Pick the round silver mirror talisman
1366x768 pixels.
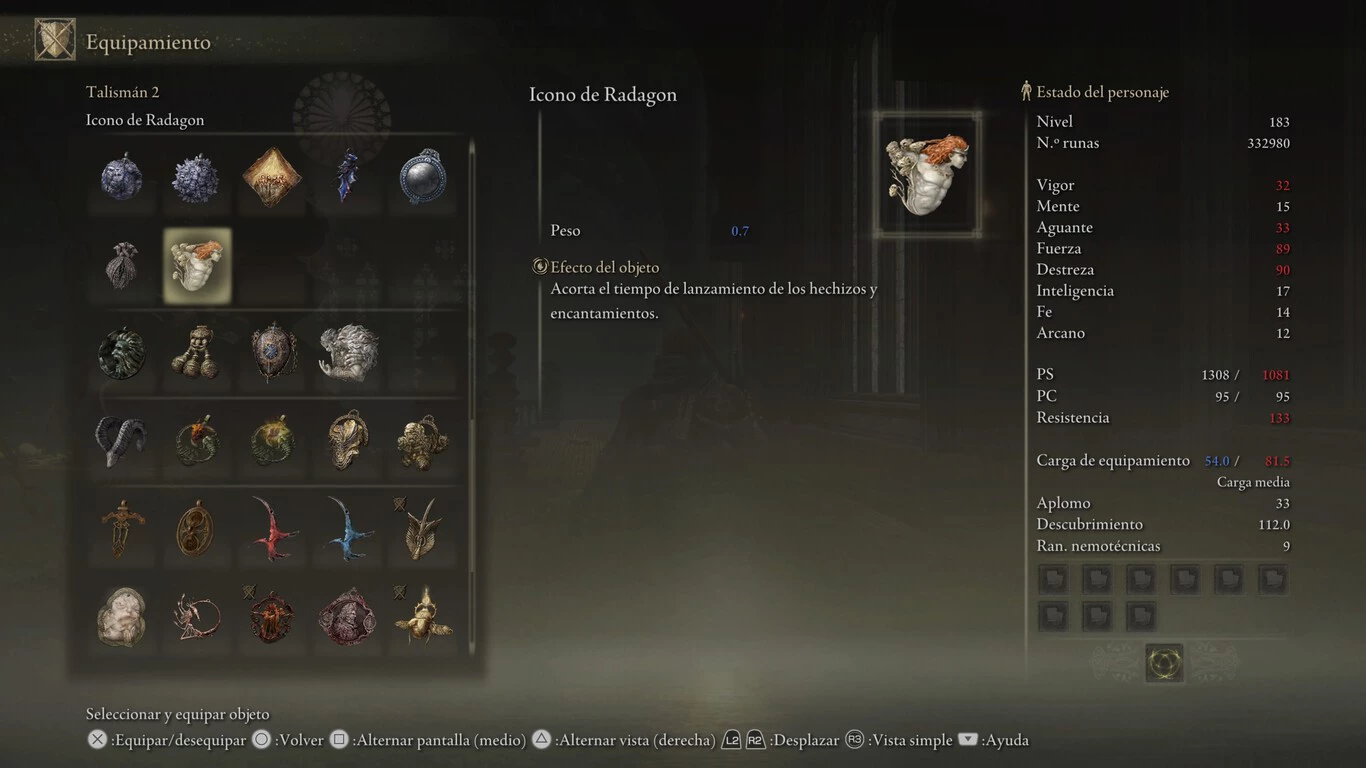422,178
